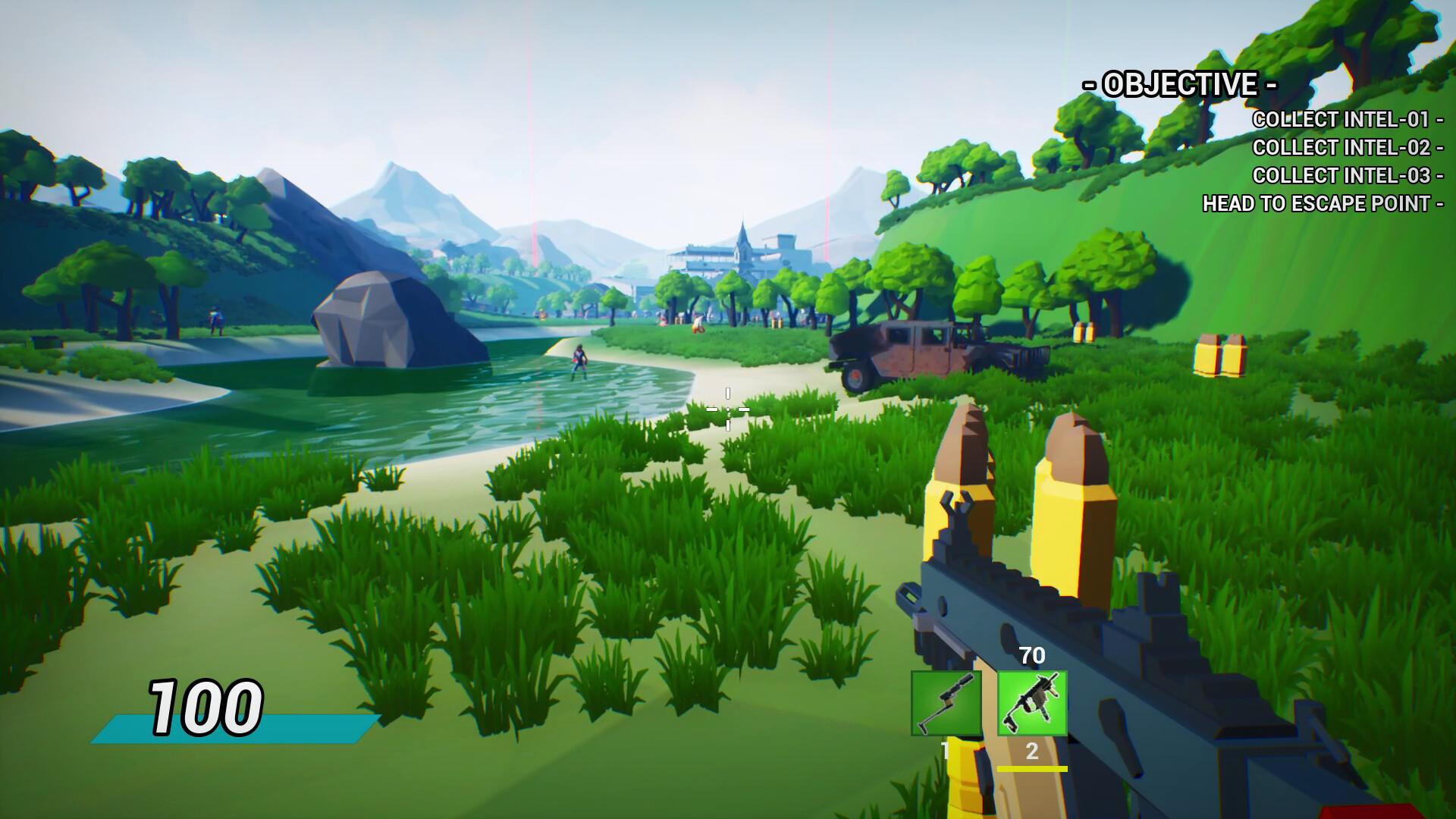Click the Collect Intel-02 objective
The width and height of the screenshot is (1456, 819).
(1346, 147)
